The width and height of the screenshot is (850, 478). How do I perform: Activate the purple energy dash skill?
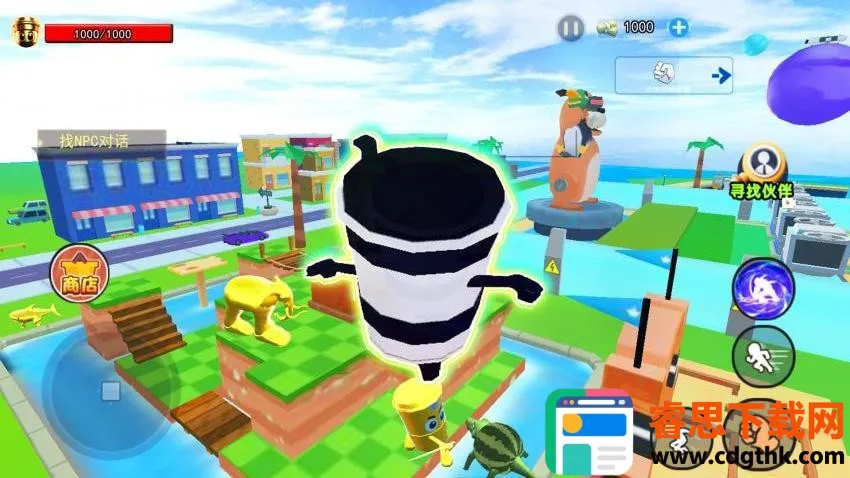pos(763,289)
